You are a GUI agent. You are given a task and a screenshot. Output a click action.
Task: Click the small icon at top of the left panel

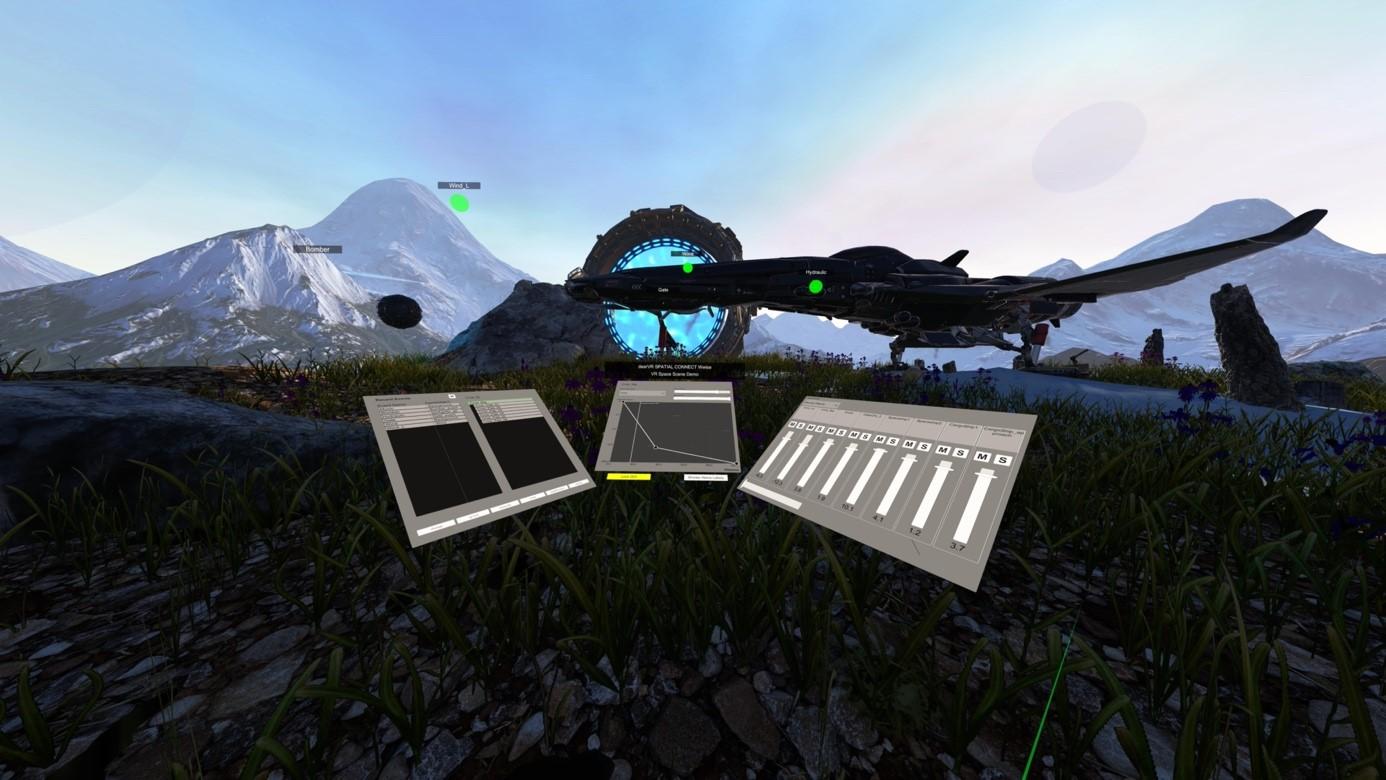[x=451, y=395]
